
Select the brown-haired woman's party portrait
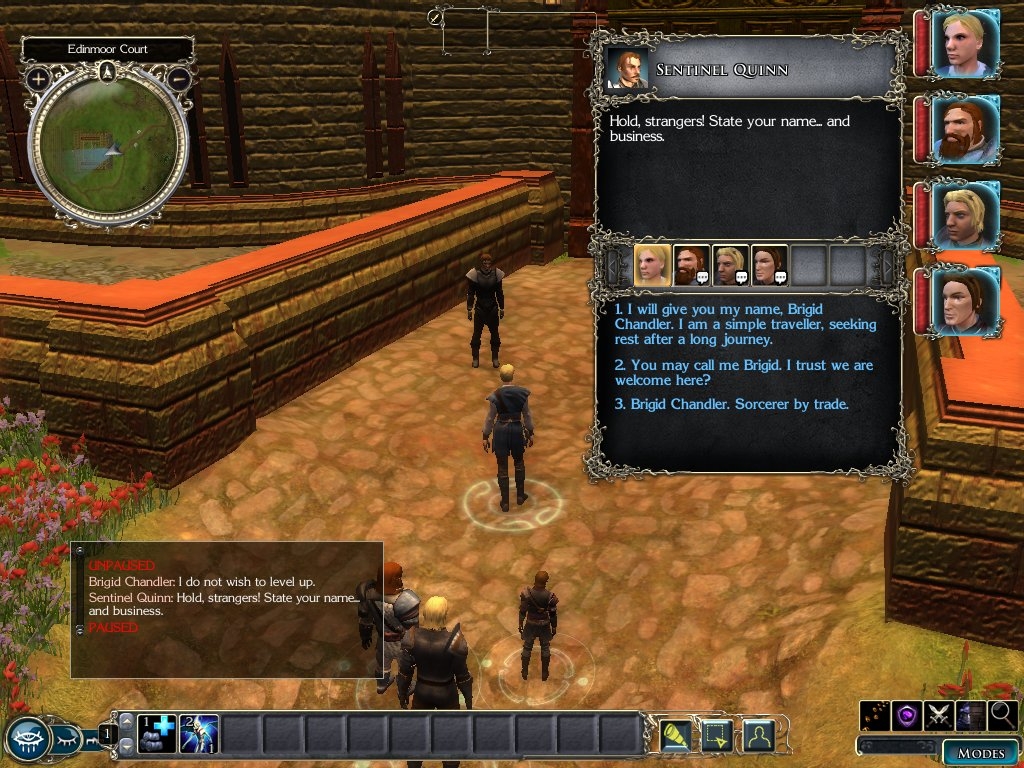[x=965, y=301]
